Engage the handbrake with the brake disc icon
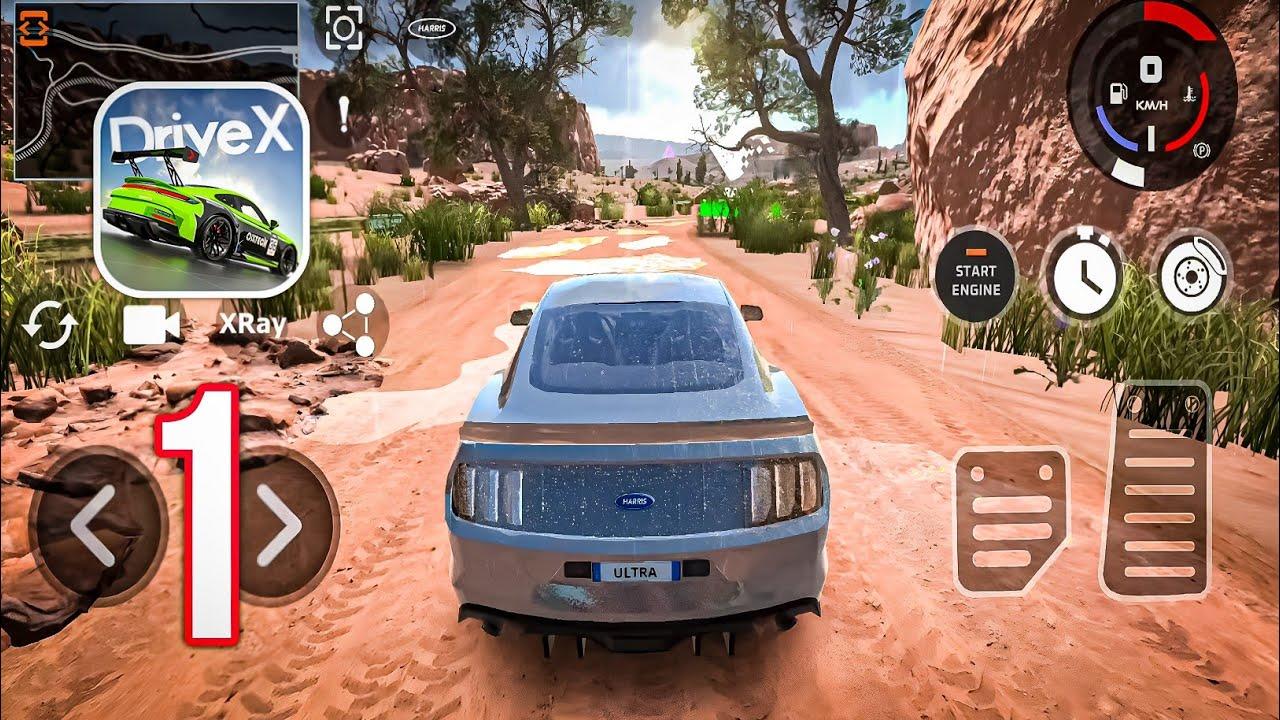The image size is (1280, 720). 1195,271
